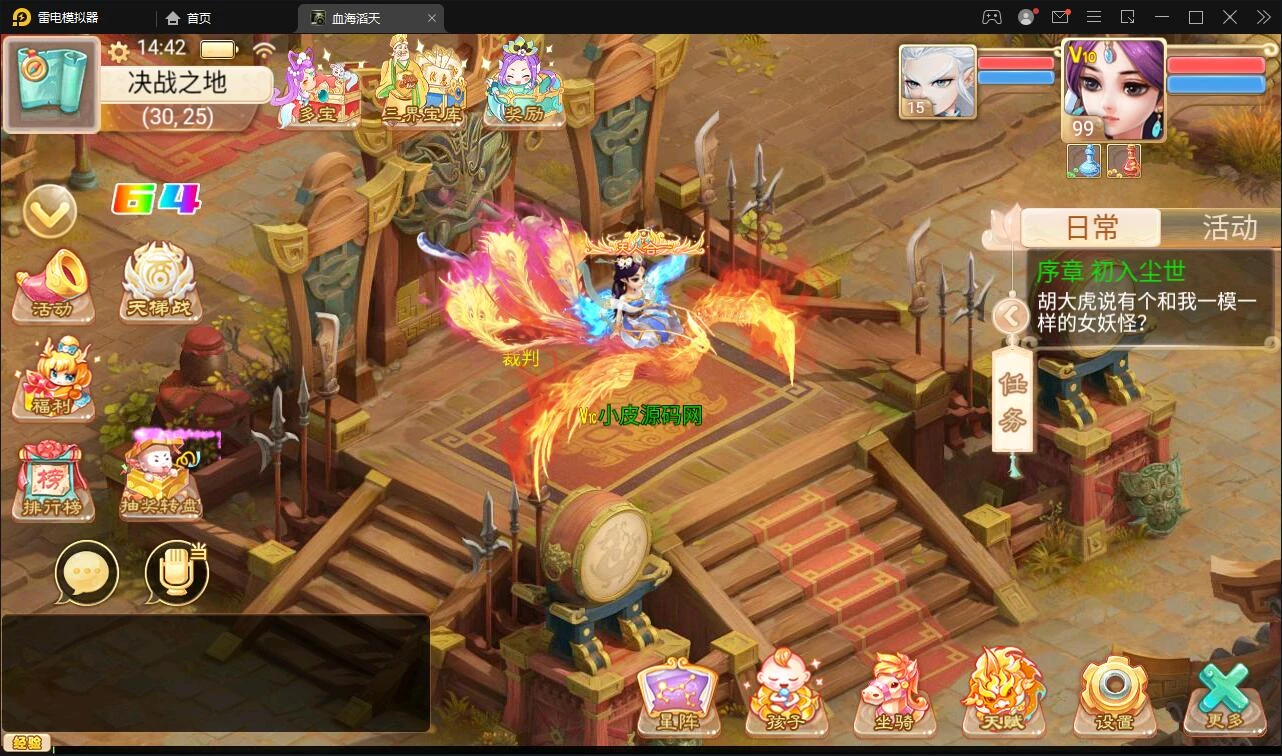Collapse the left menu with the arrow button

coord(50,211)
